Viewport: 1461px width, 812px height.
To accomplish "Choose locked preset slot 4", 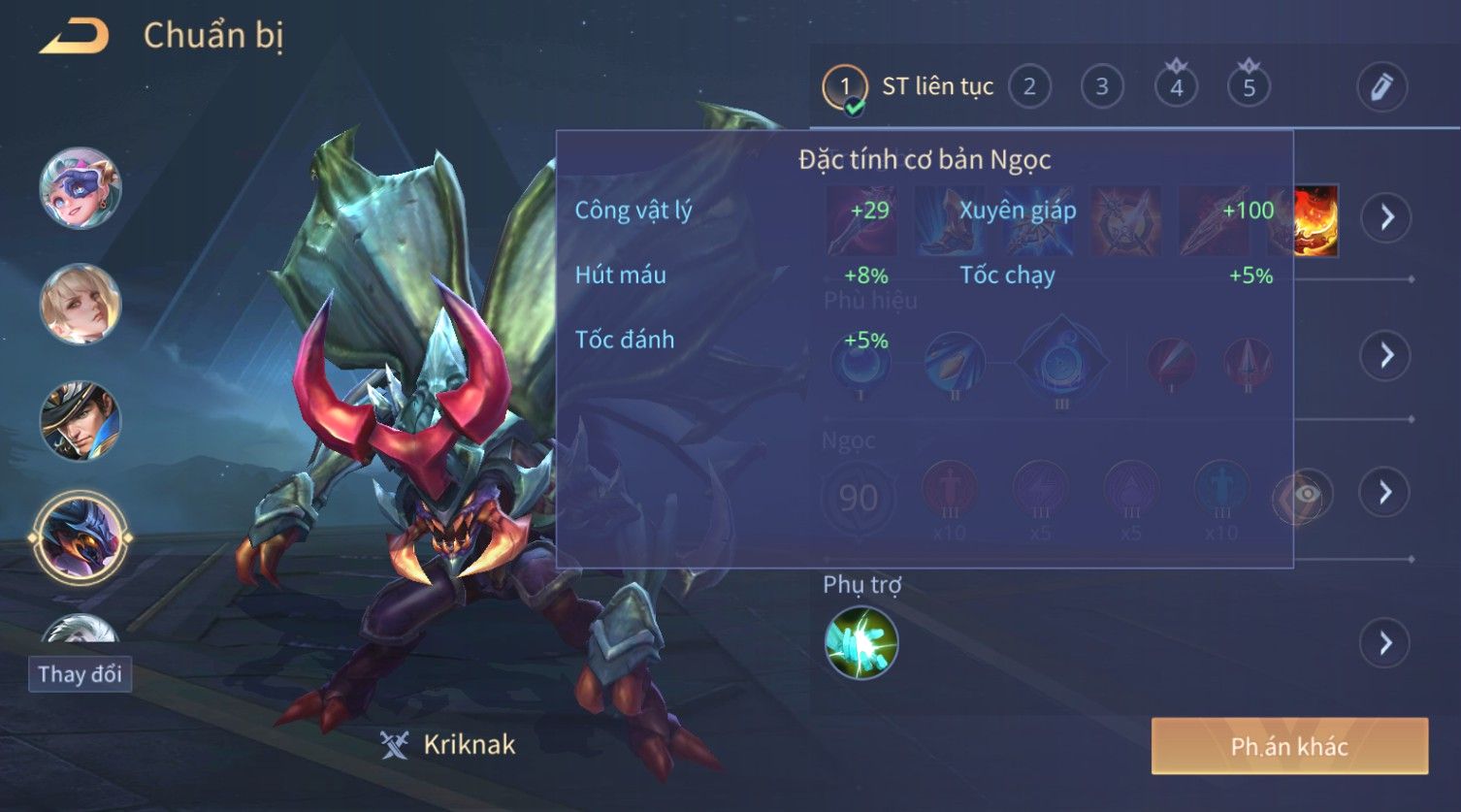I will coord(1176,87).
